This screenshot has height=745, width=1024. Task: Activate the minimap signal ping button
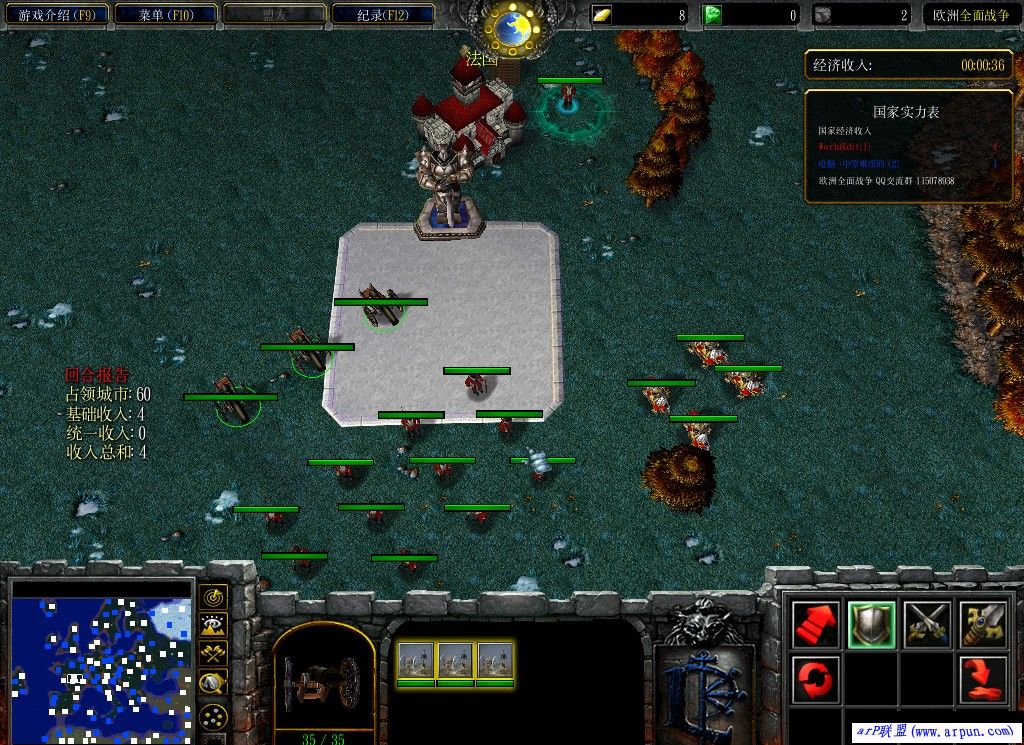213,597
